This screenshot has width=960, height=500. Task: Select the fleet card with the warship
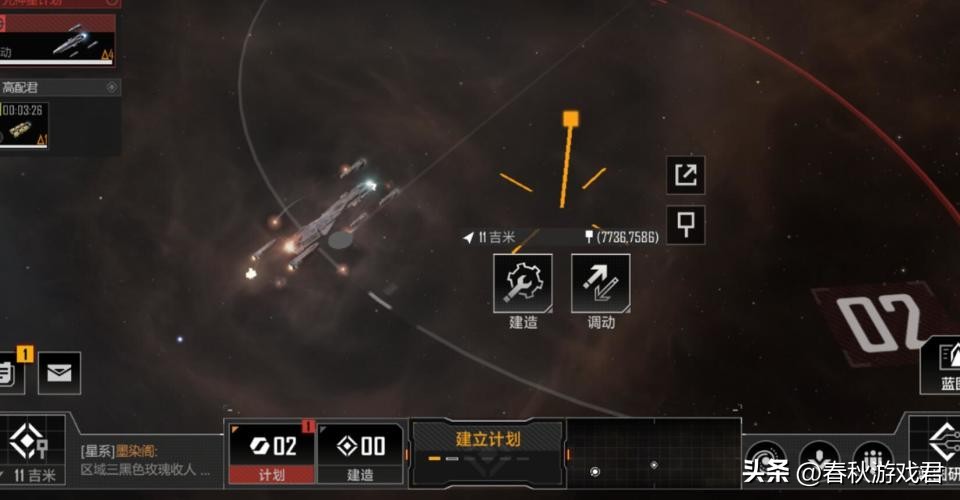pos(58,41)
